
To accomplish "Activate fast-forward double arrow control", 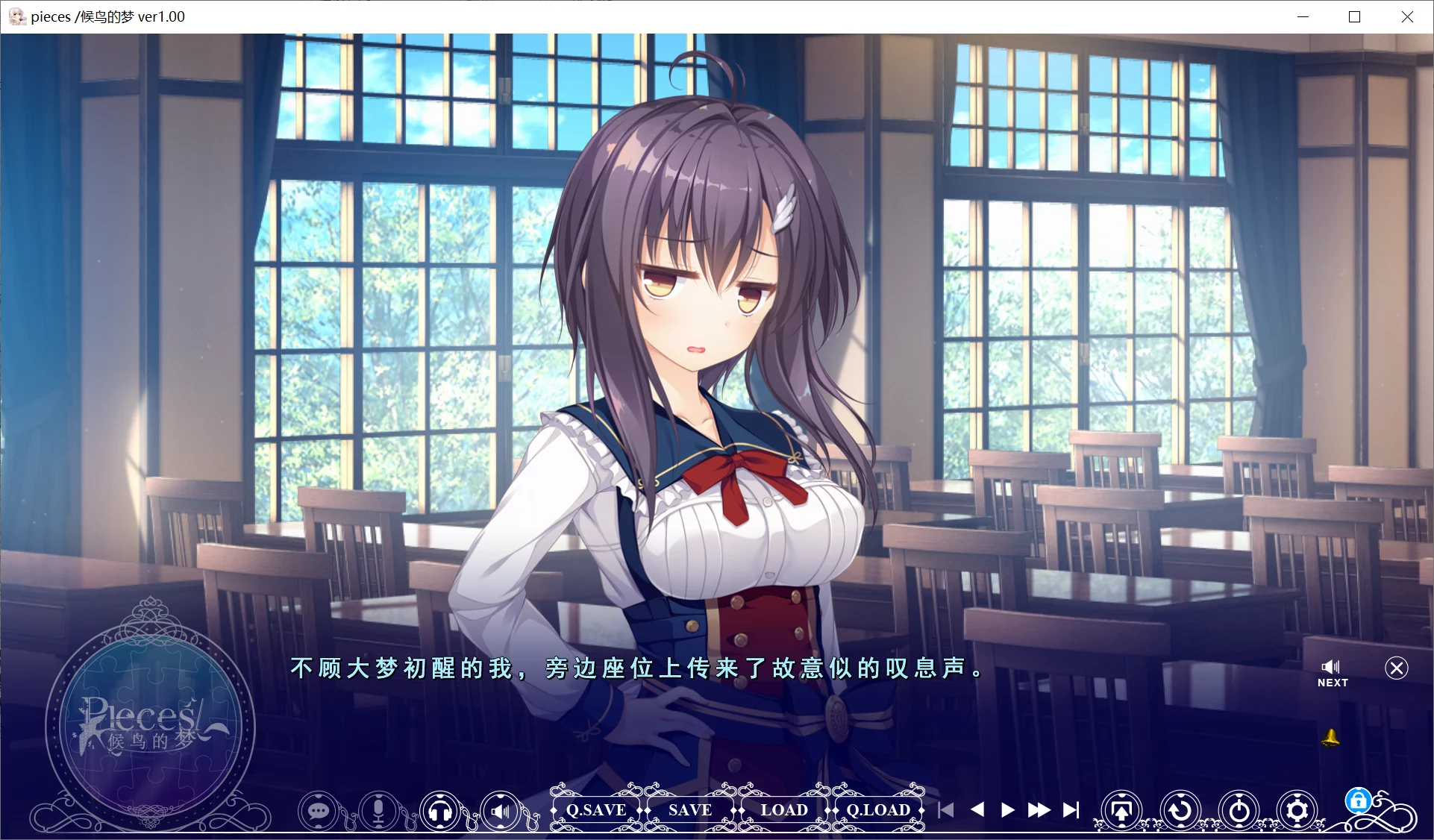I will point(1039,810).
